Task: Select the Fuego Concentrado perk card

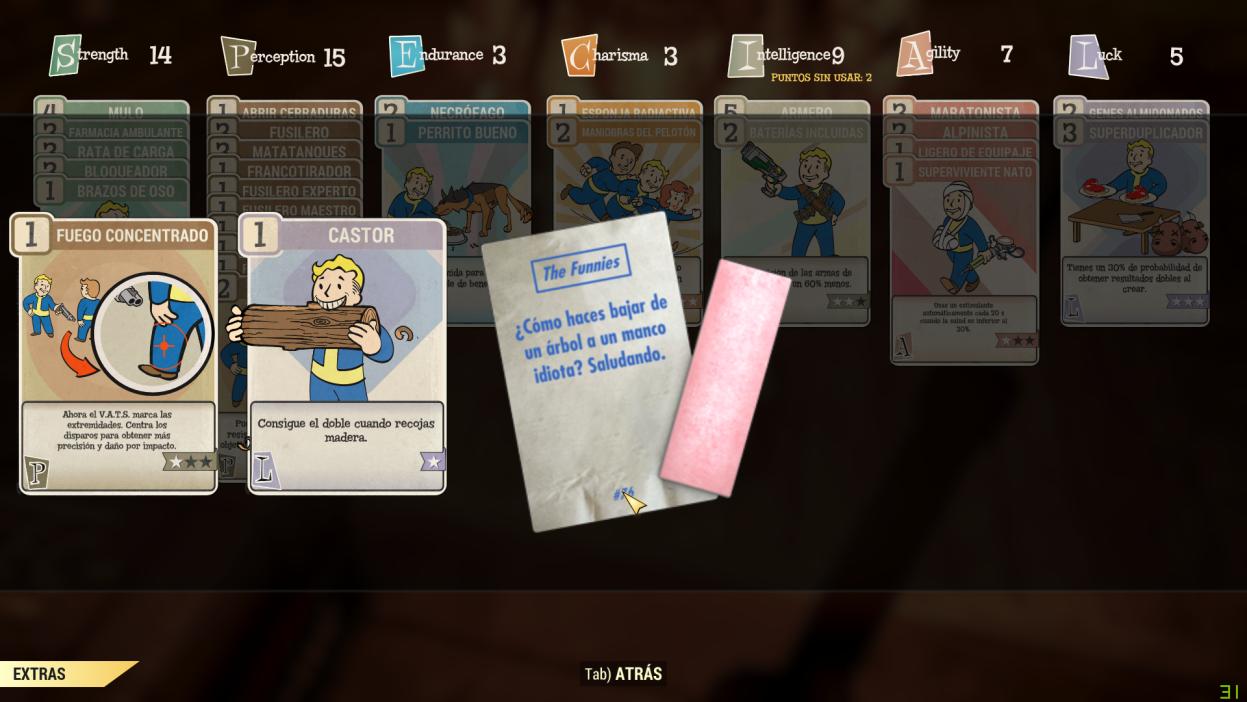Action: click(118, 355)
